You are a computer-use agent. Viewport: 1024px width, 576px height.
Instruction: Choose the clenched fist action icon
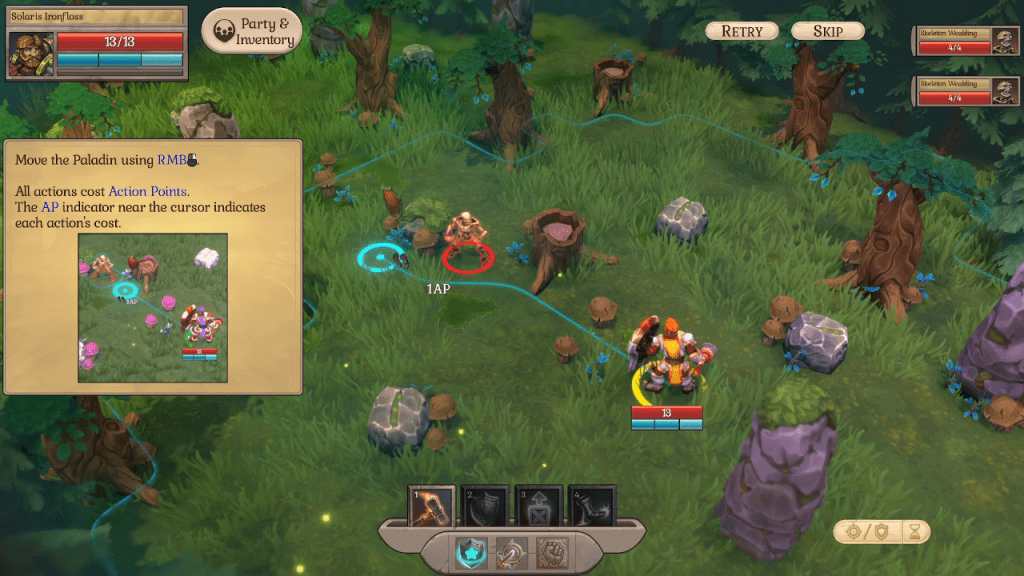click(551, 553)
